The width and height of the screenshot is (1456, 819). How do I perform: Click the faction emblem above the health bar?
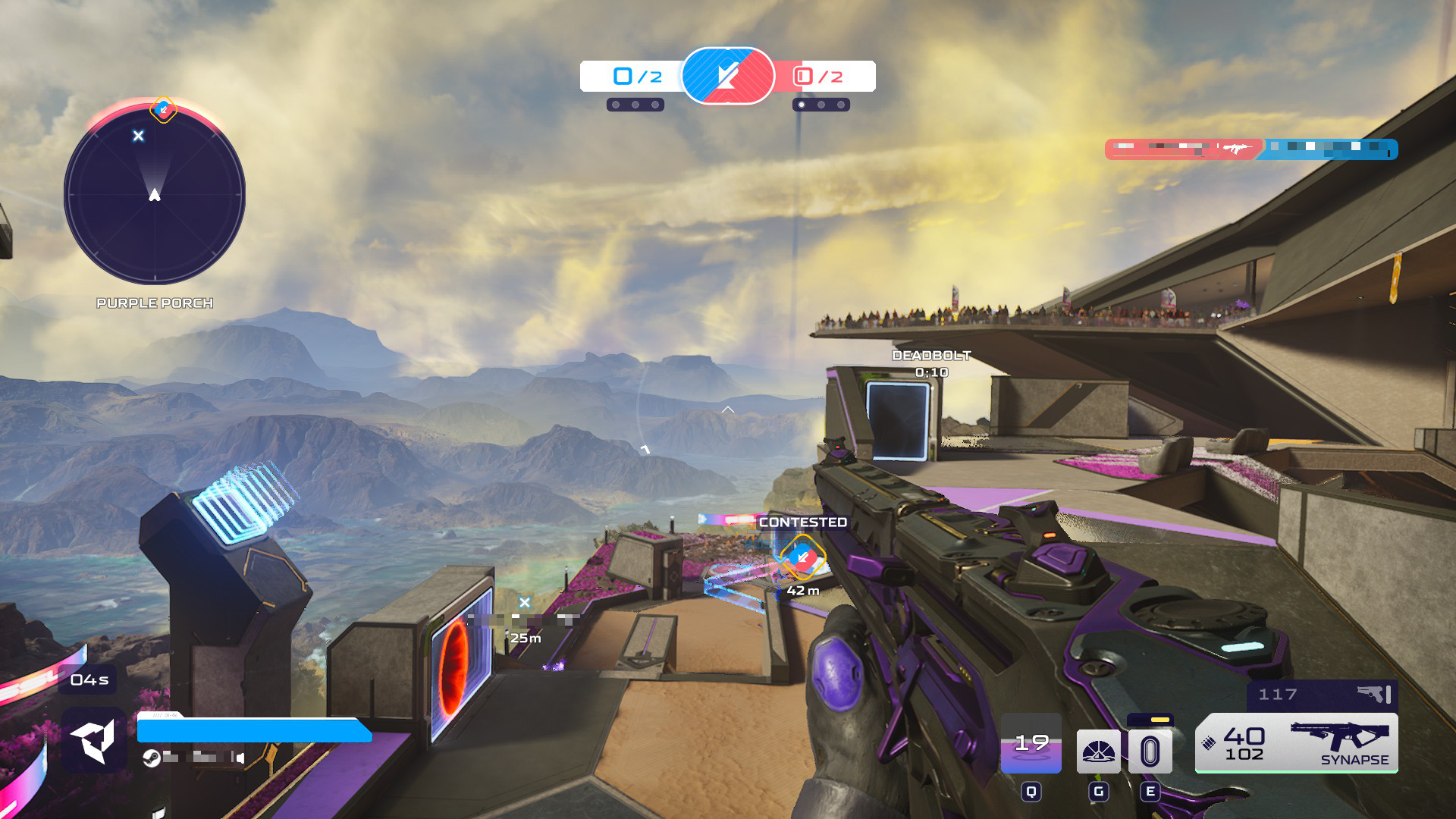click(x=91, y=737)
